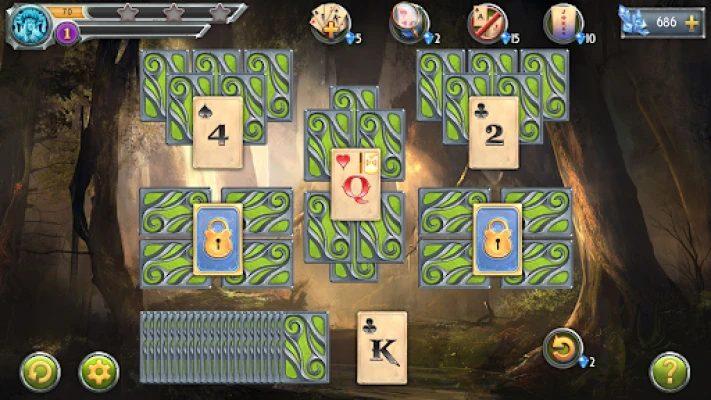
Task: Select the Queen of hearts card
Action: click(355, 184)
